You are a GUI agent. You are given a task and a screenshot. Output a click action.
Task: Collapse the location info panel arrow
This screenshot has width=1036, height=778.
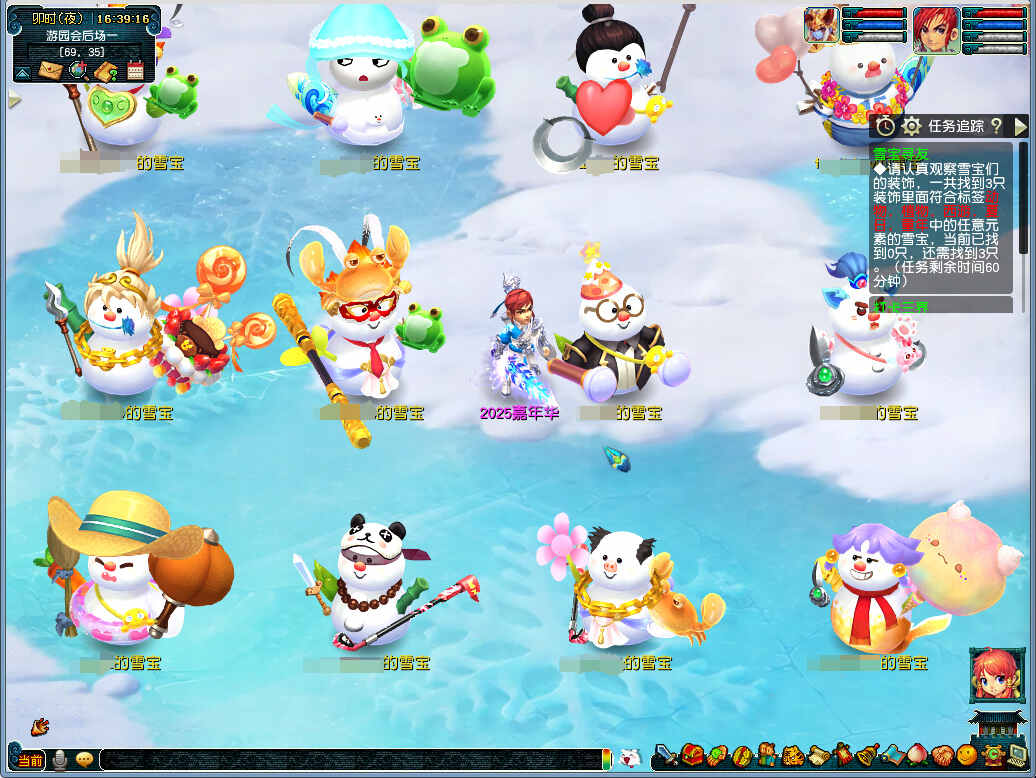point(22,71)
